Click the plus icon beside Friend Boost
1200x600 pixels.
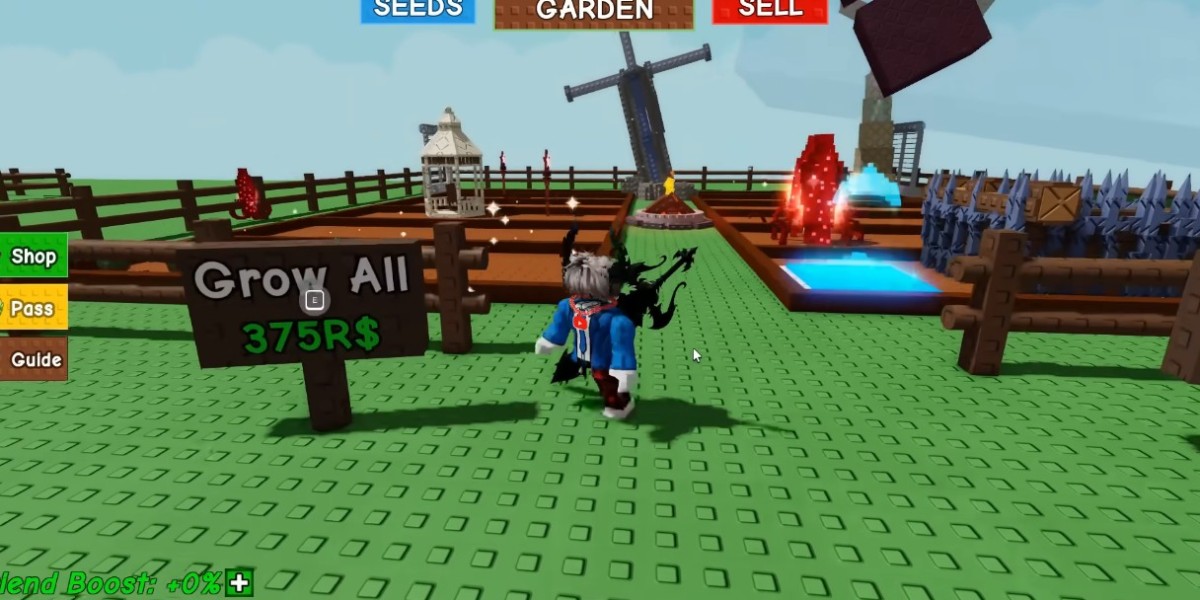click(x=239, y=583)
